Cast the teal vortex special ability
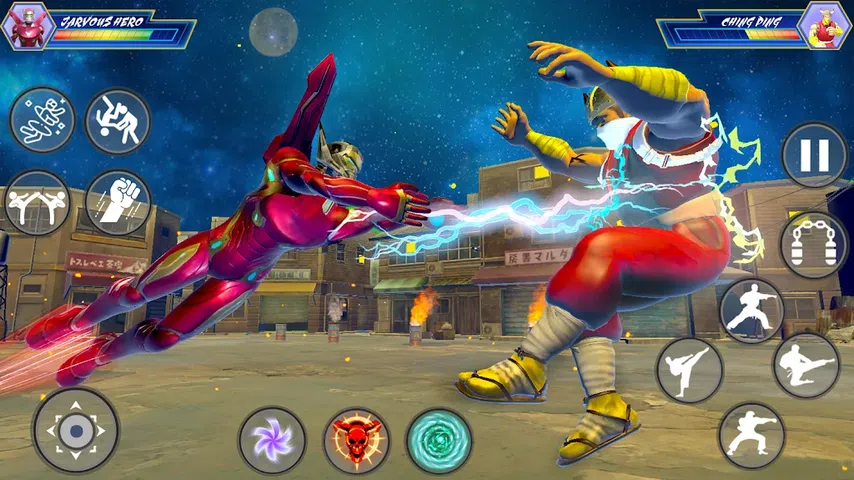Screen dimensions: 854x480 click(439, 440)
